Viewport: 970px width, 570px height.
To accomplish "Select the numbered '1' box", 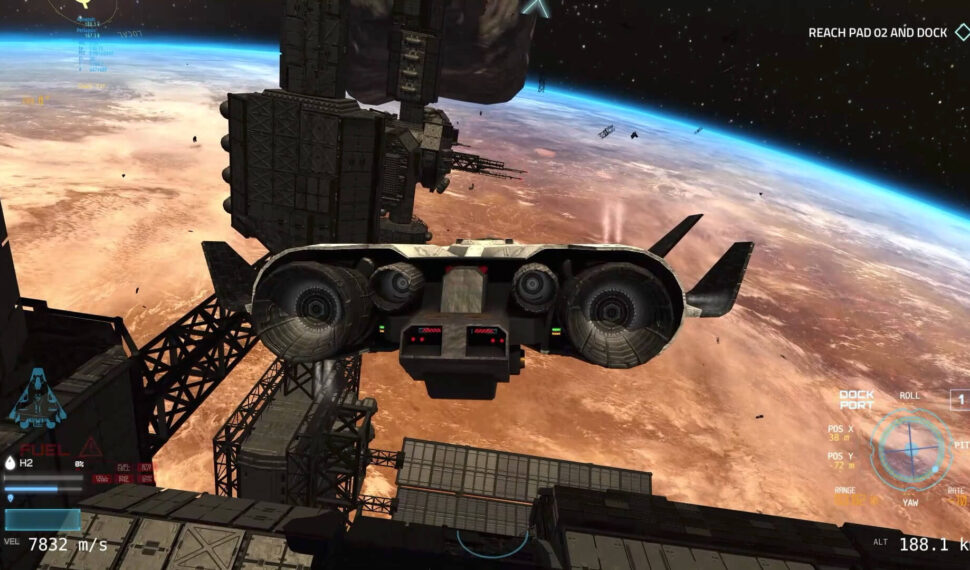I will [x=959, y=400].
